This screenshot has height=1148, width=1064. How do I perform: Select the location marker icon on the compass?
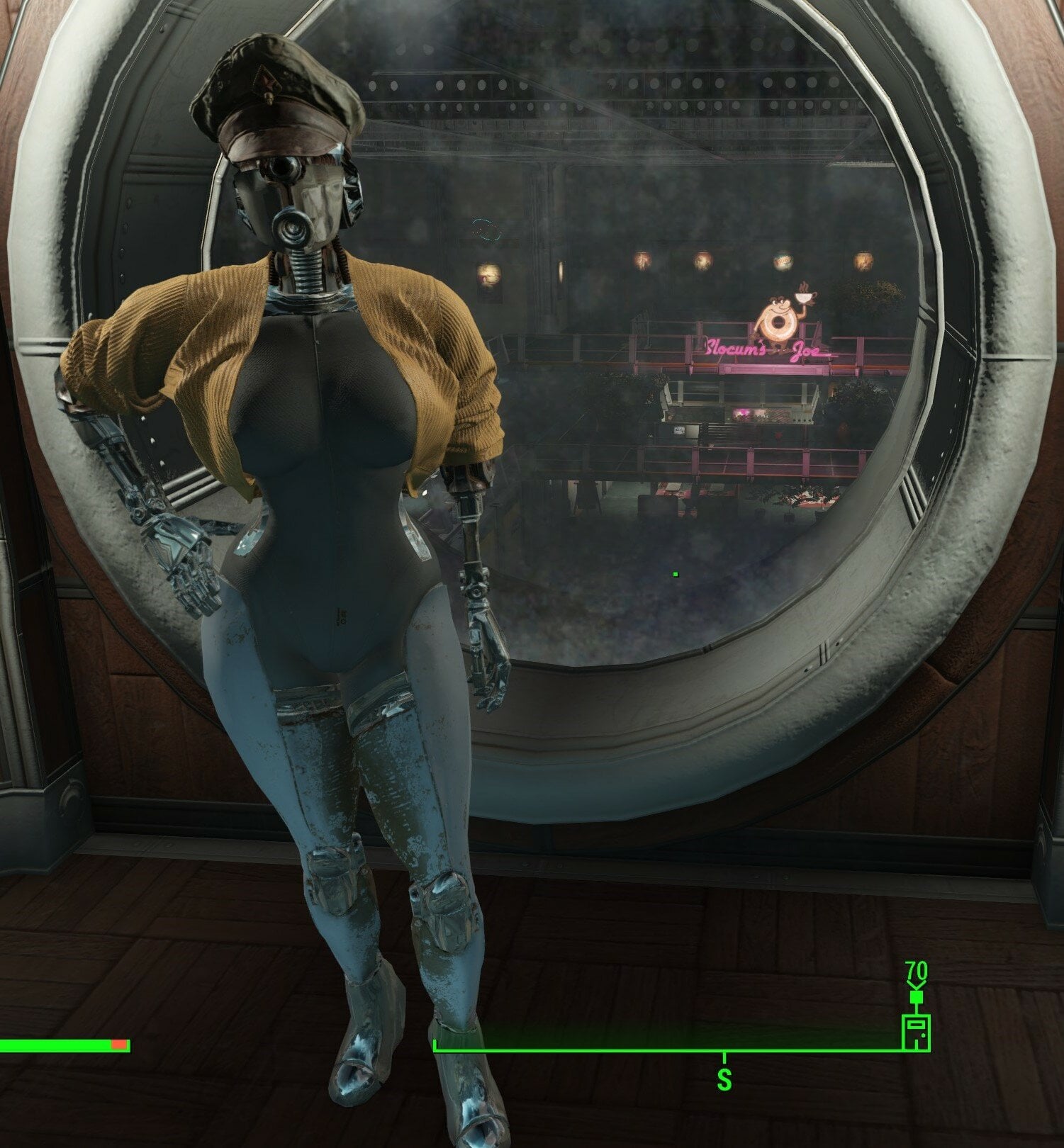[915, 1032]
